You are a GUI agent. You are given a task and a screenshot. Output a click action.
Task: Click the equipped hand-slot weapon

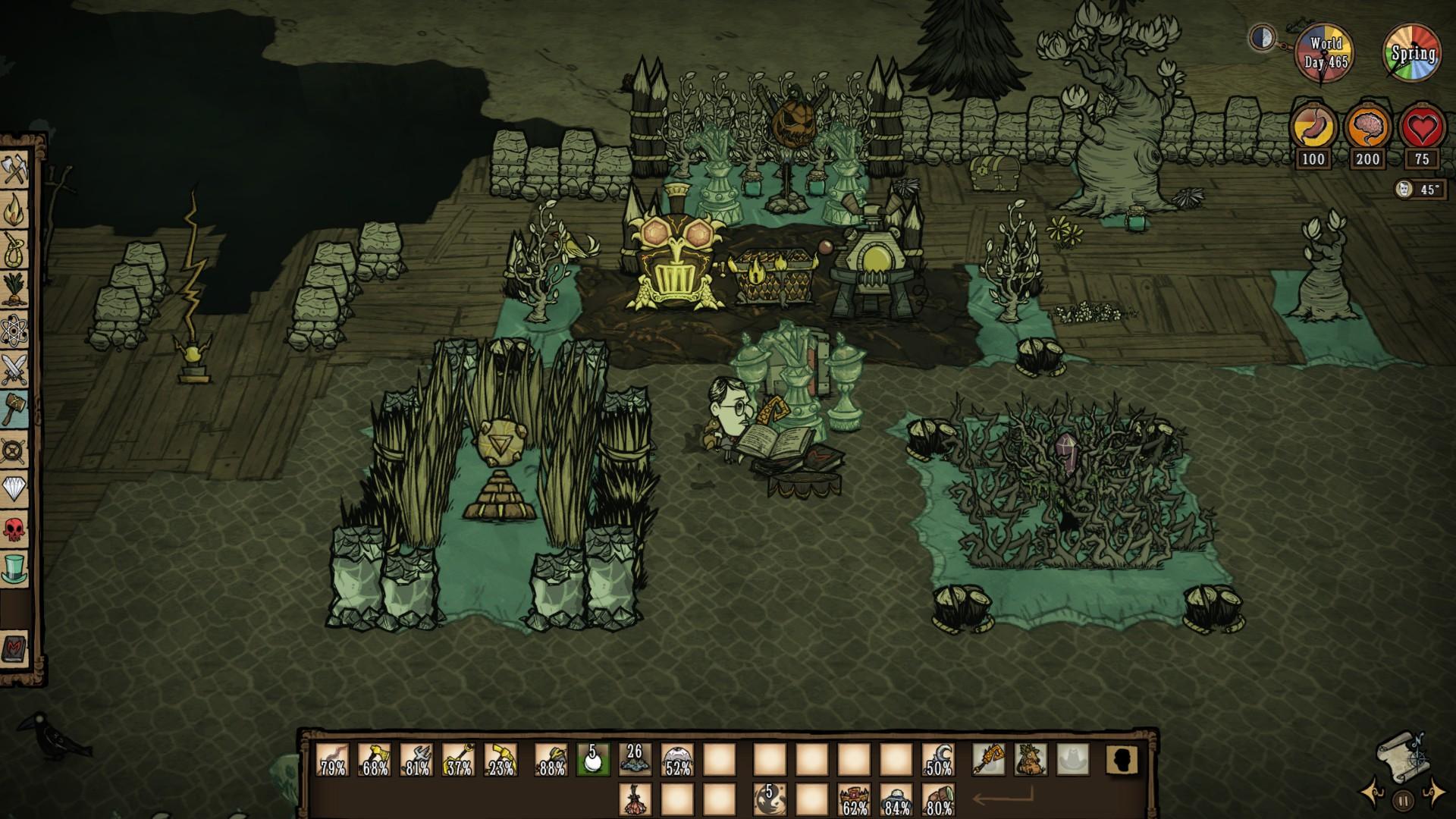[x=989, y=760]
